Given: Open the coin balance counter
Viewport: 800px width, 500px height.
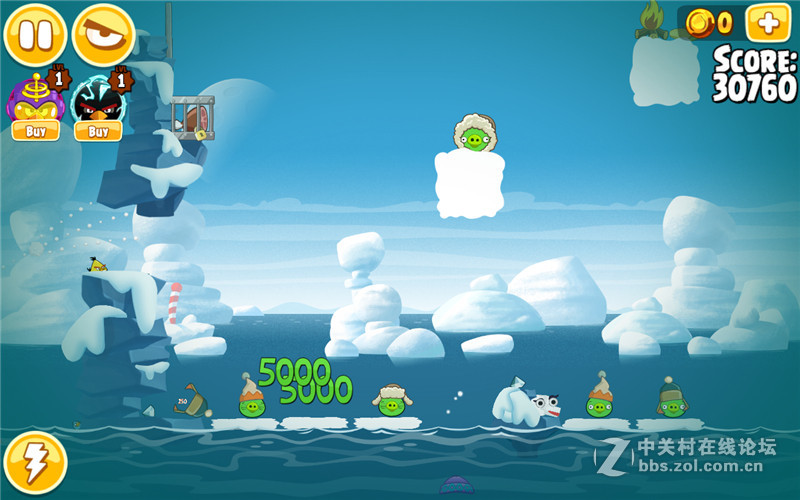Looking at the screenshot, I should click(711, 22).
